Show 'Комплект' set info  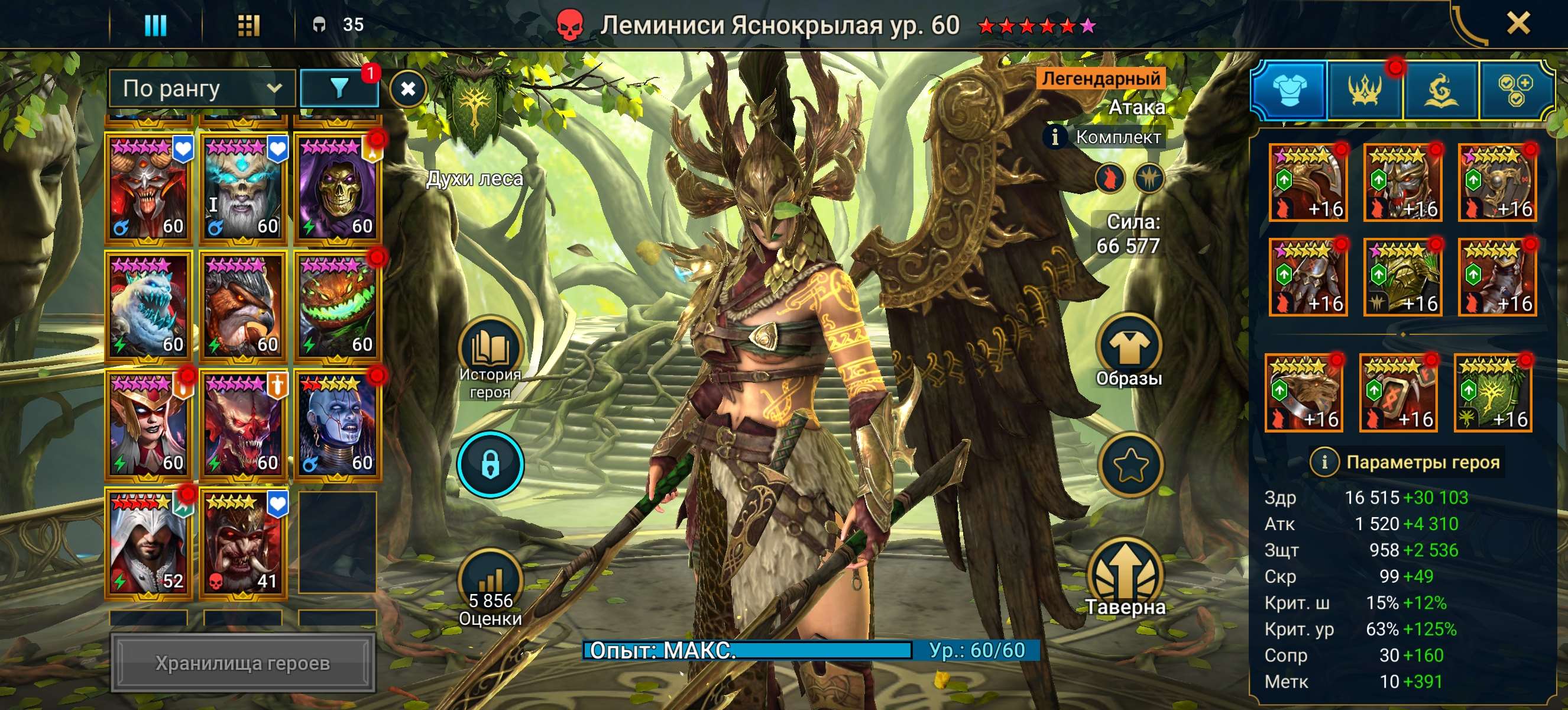(1055, 138)
